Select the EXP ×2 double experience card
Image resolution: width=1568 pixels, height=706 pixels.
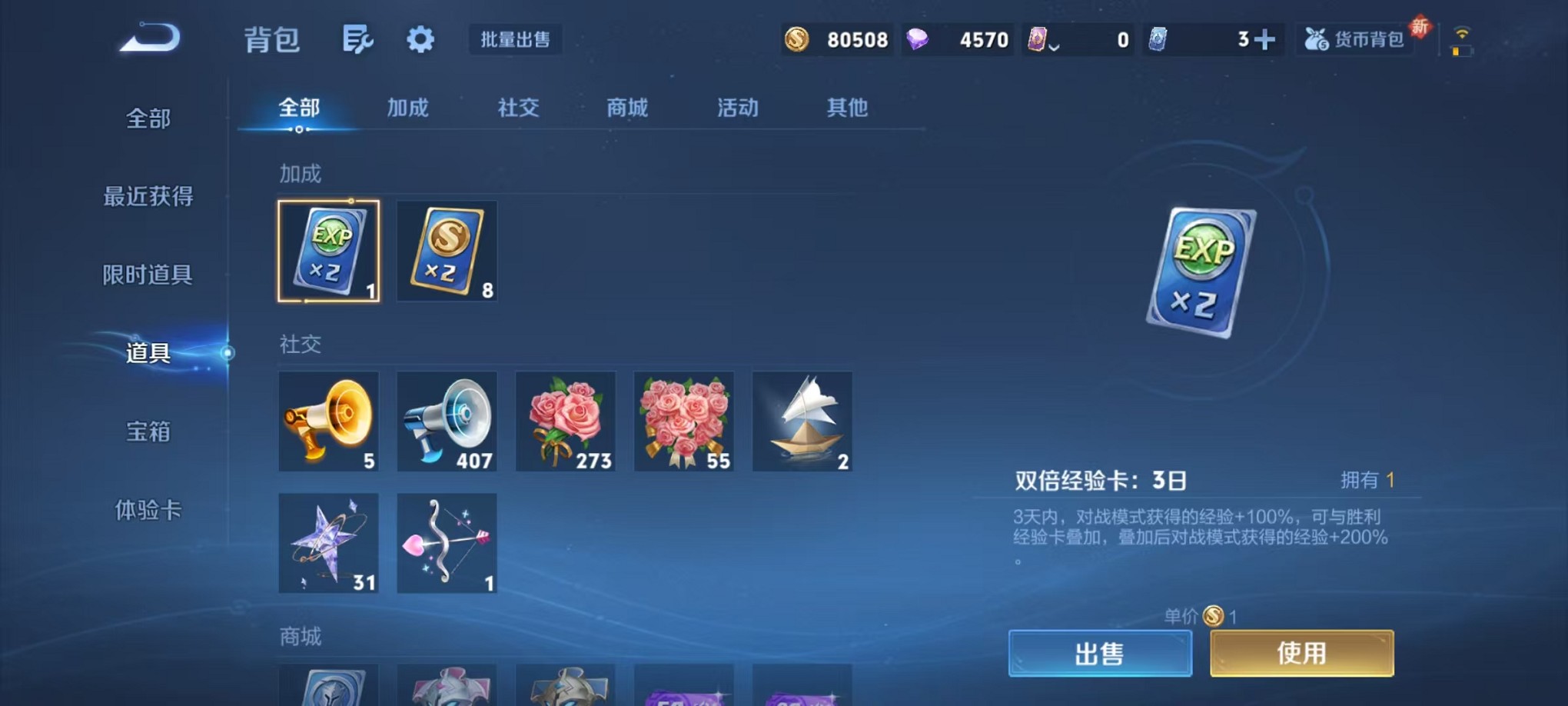tap(329, 251)
